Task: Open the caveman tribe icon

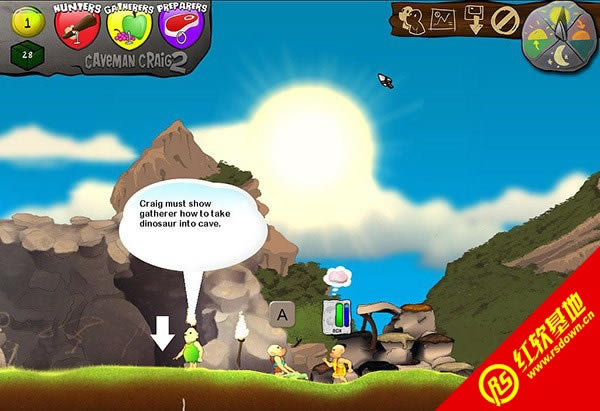Action: (412, 19)
